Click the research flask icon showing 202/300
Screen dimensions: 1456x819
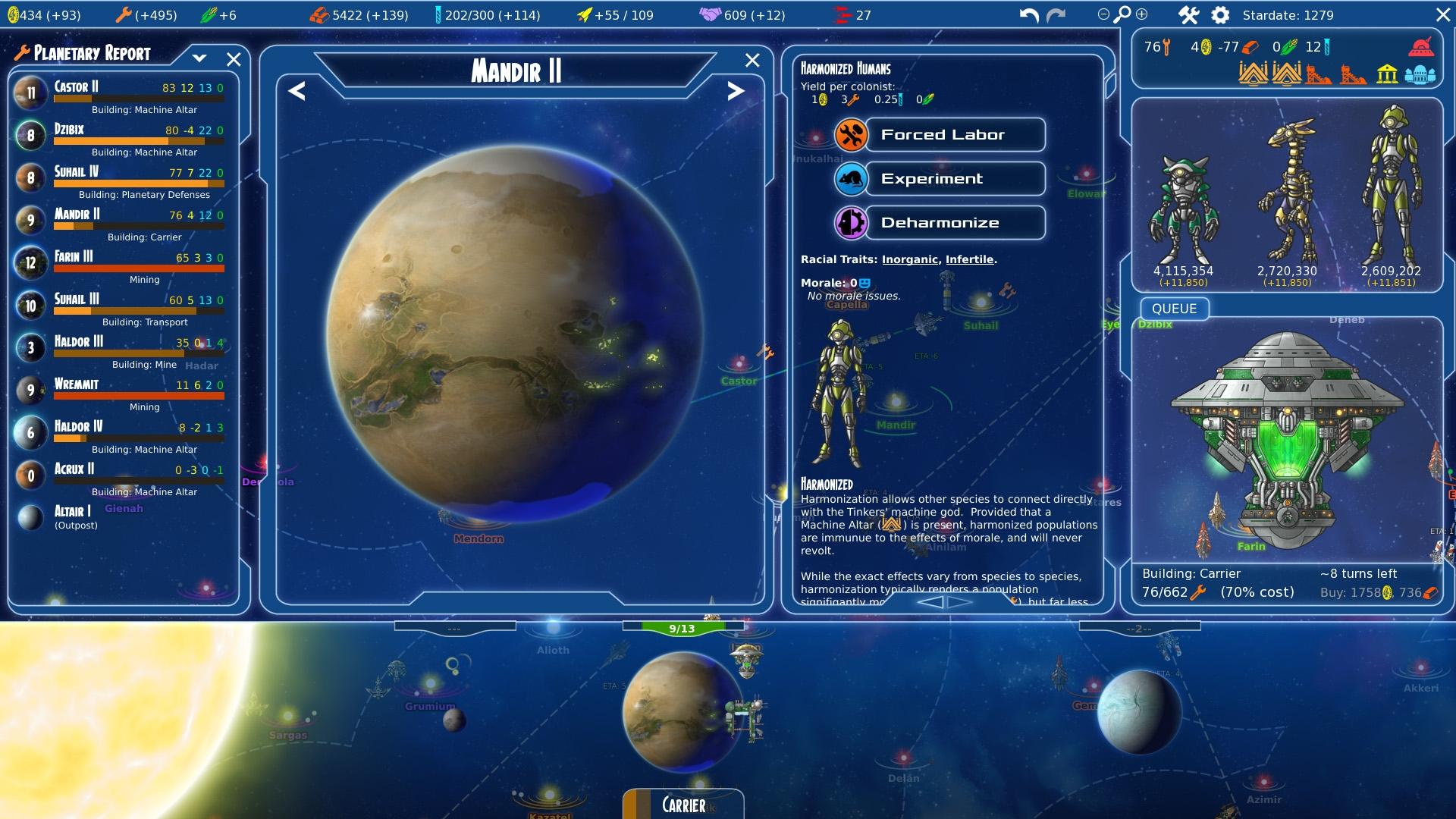(x=440, y=14)
